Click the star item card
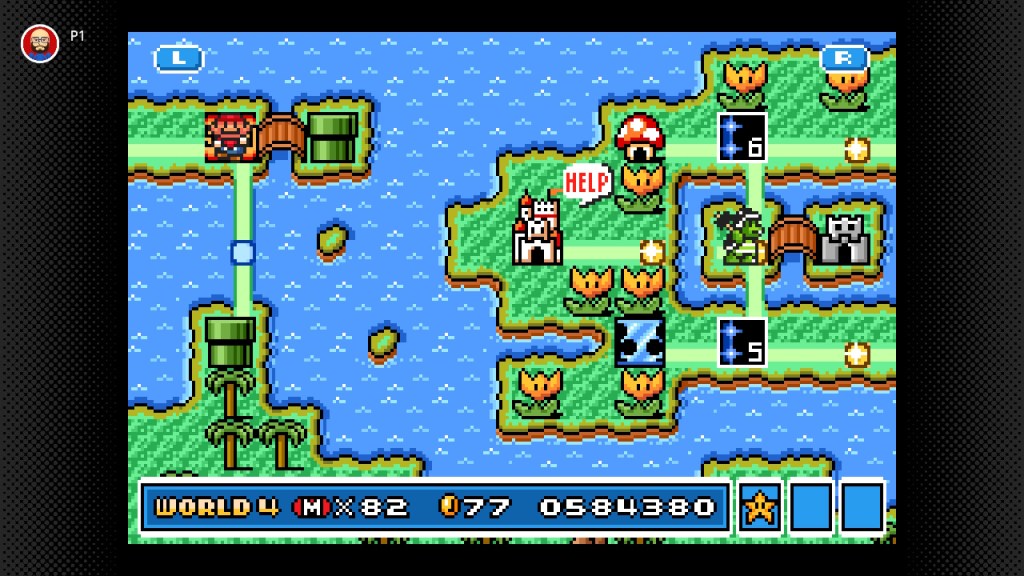 tap(760, 506)
